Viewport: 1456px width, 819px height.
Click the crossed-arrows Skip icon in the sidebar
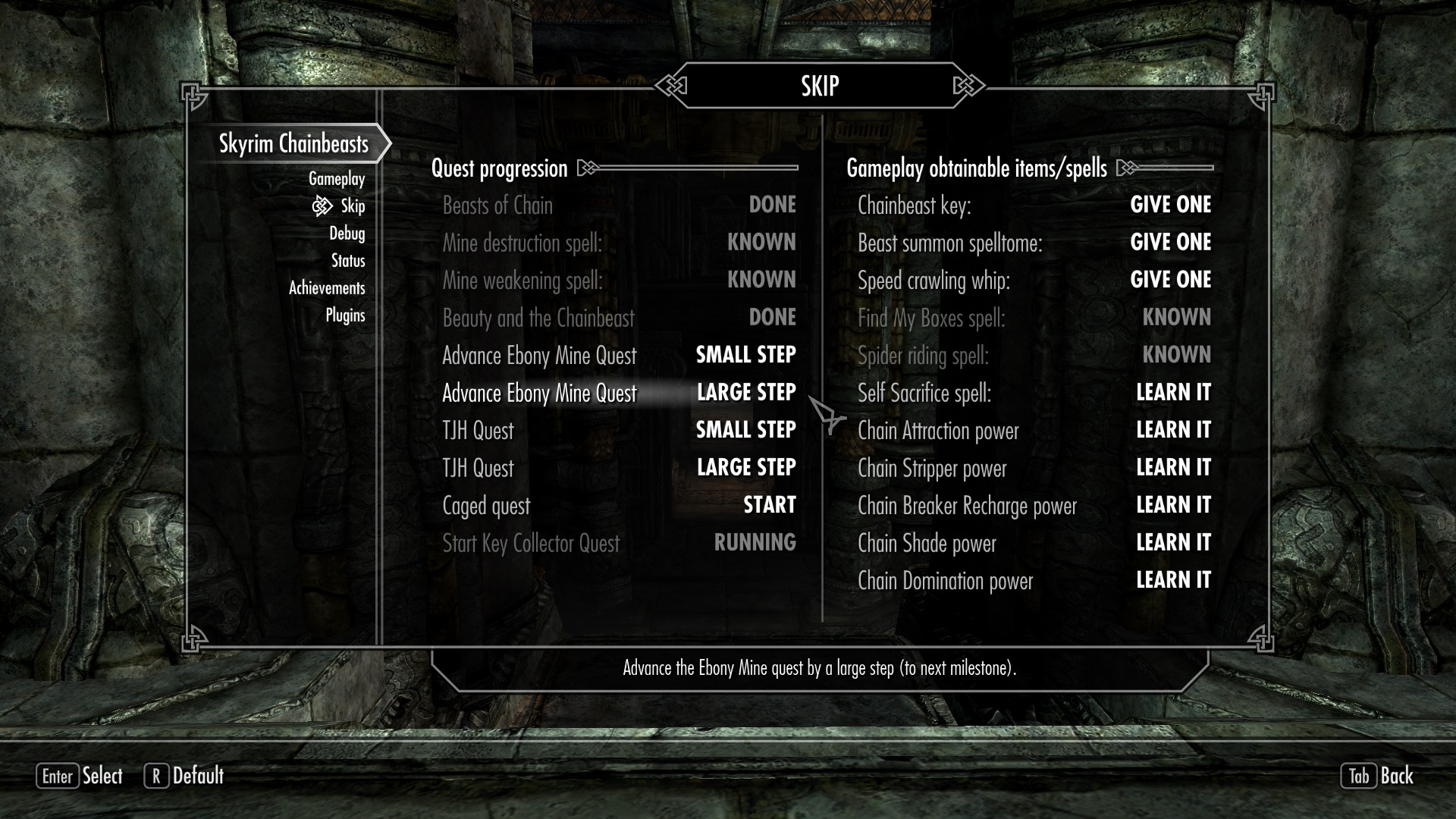[322, 206]
